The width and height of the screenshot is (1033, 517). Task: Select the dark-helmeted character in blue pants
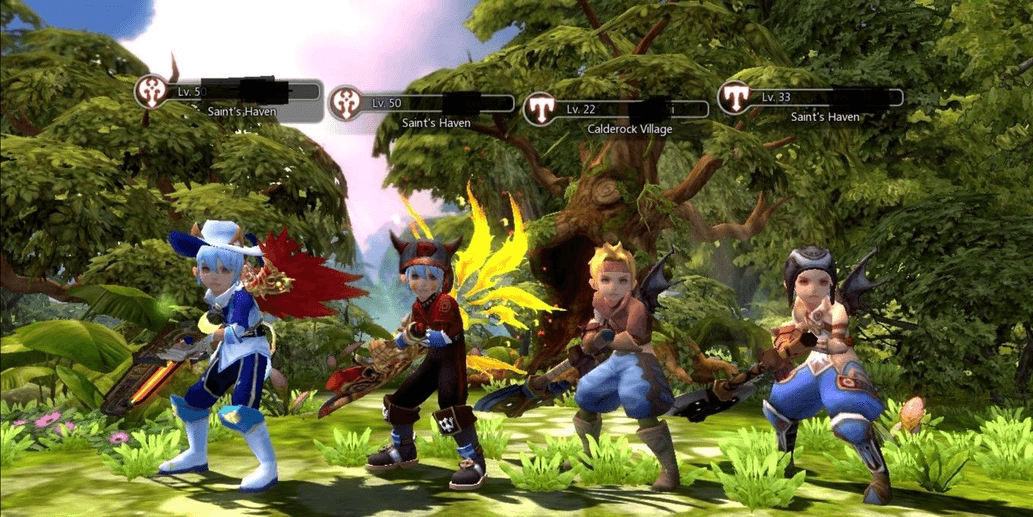click(821, 360)
